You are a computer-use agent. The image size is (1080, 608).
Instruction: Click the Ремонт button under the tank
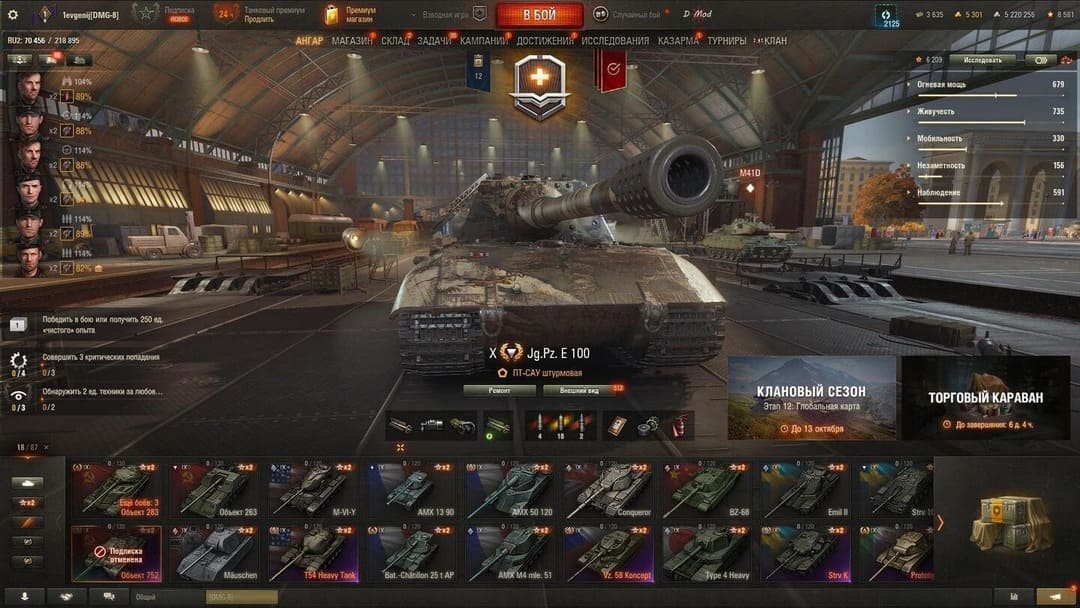[x=499, y=390]
